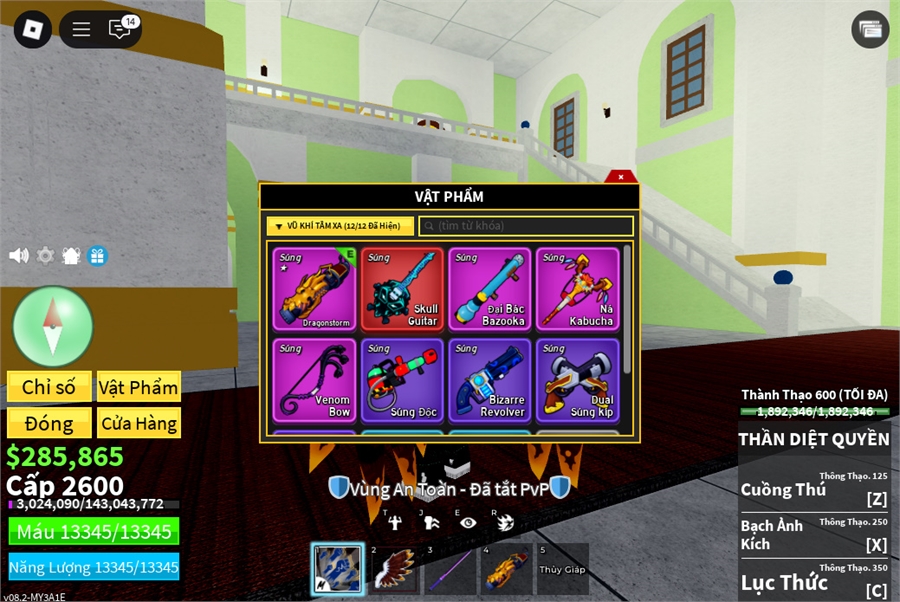Click the Vật Phẩm items button

(138, 387)
